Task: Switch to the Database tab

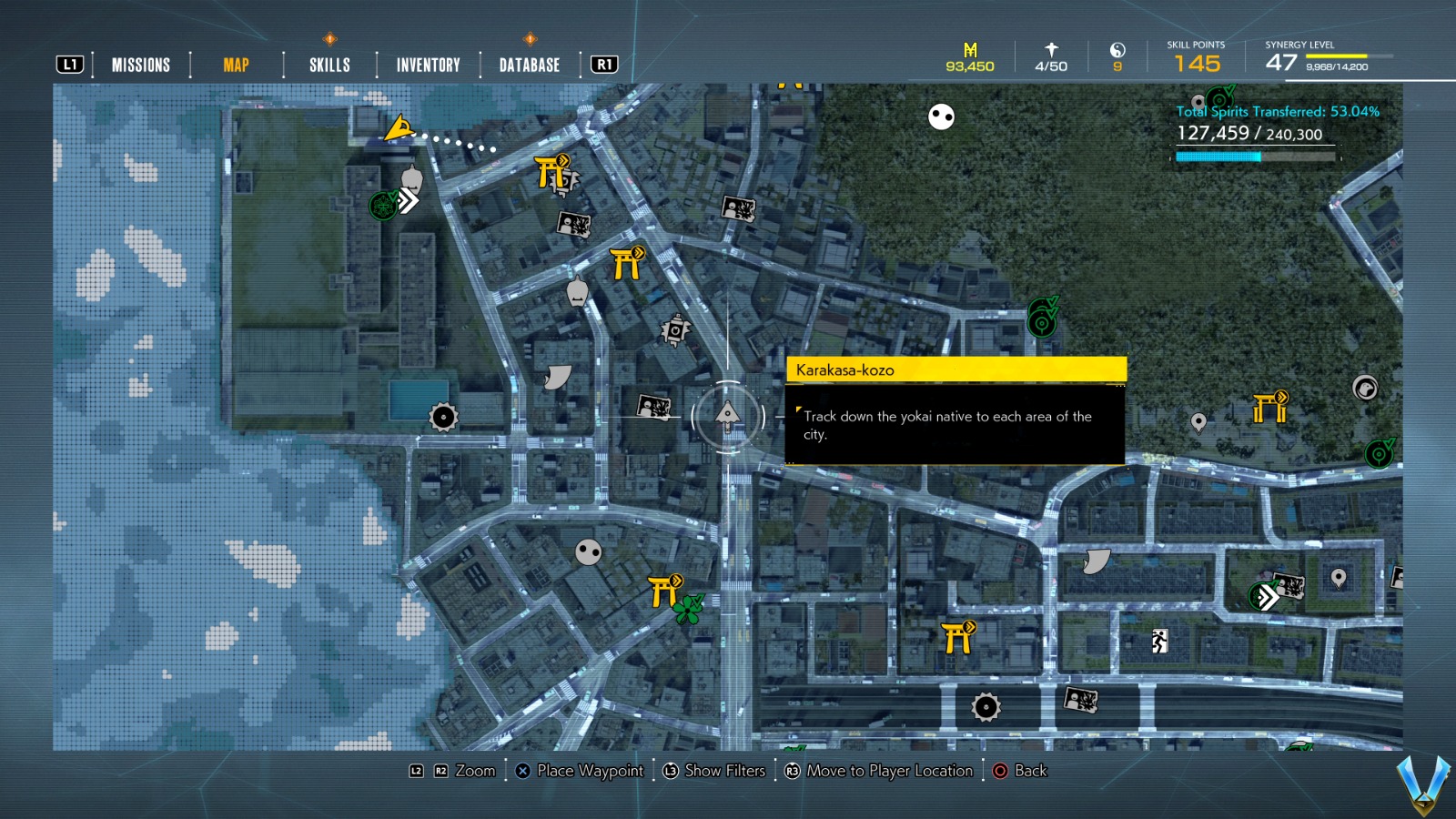Action: [528, 65]
